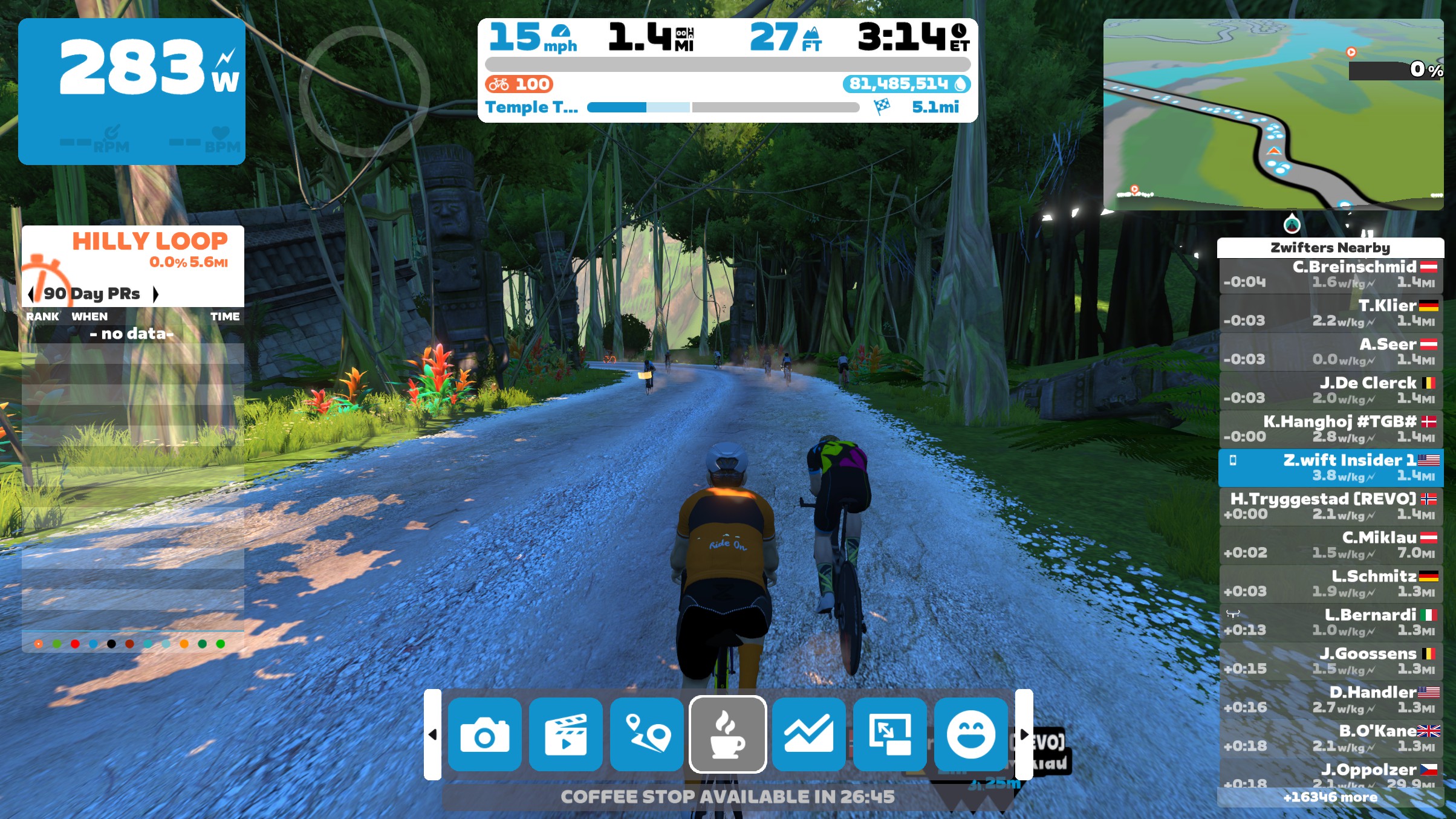The width and height of the screenshot is (1456, 819).
Task: Select the coffee stop button
Action: pos(727,734)
